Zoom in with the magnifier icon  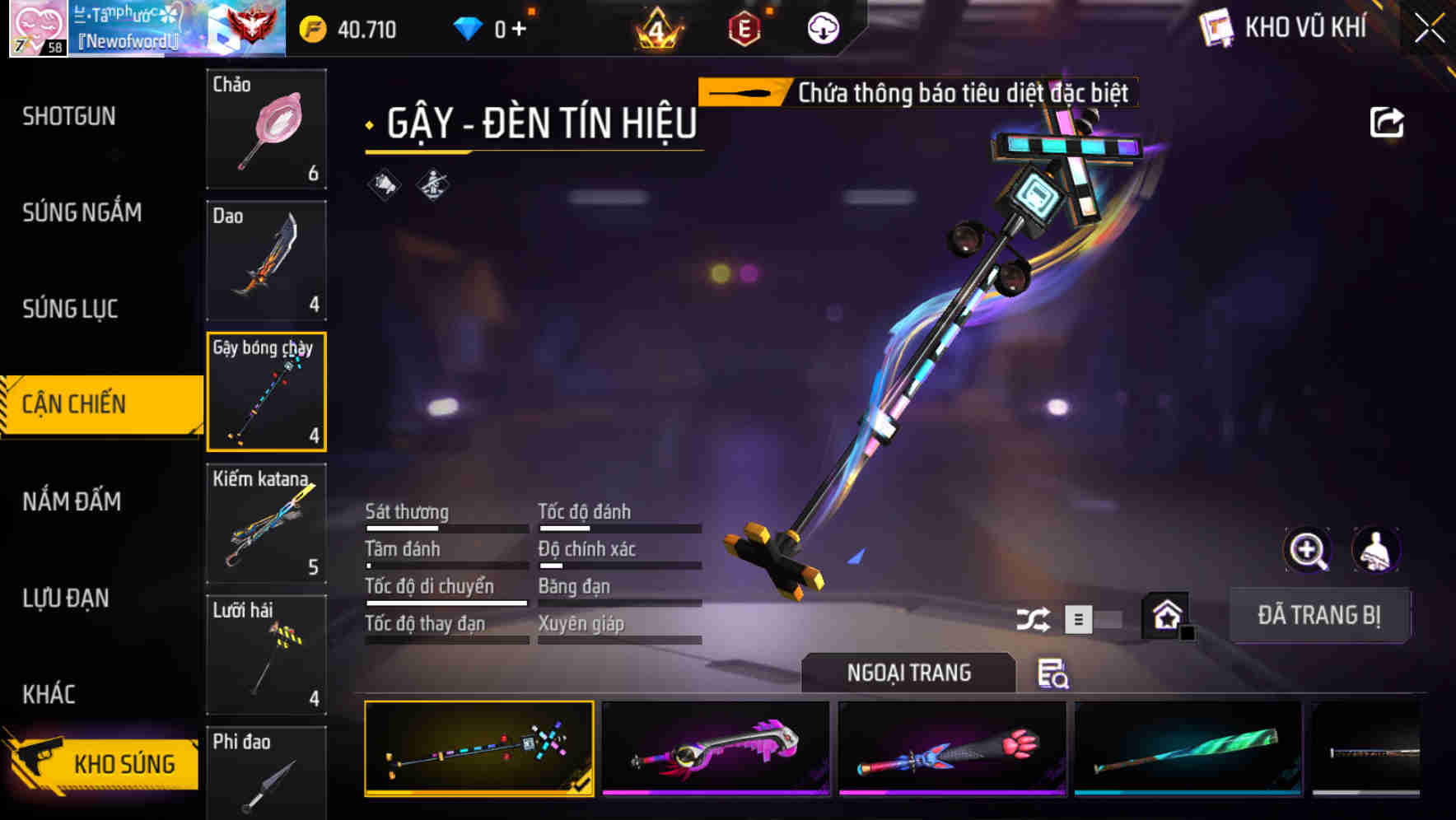tap(1307, 550)
